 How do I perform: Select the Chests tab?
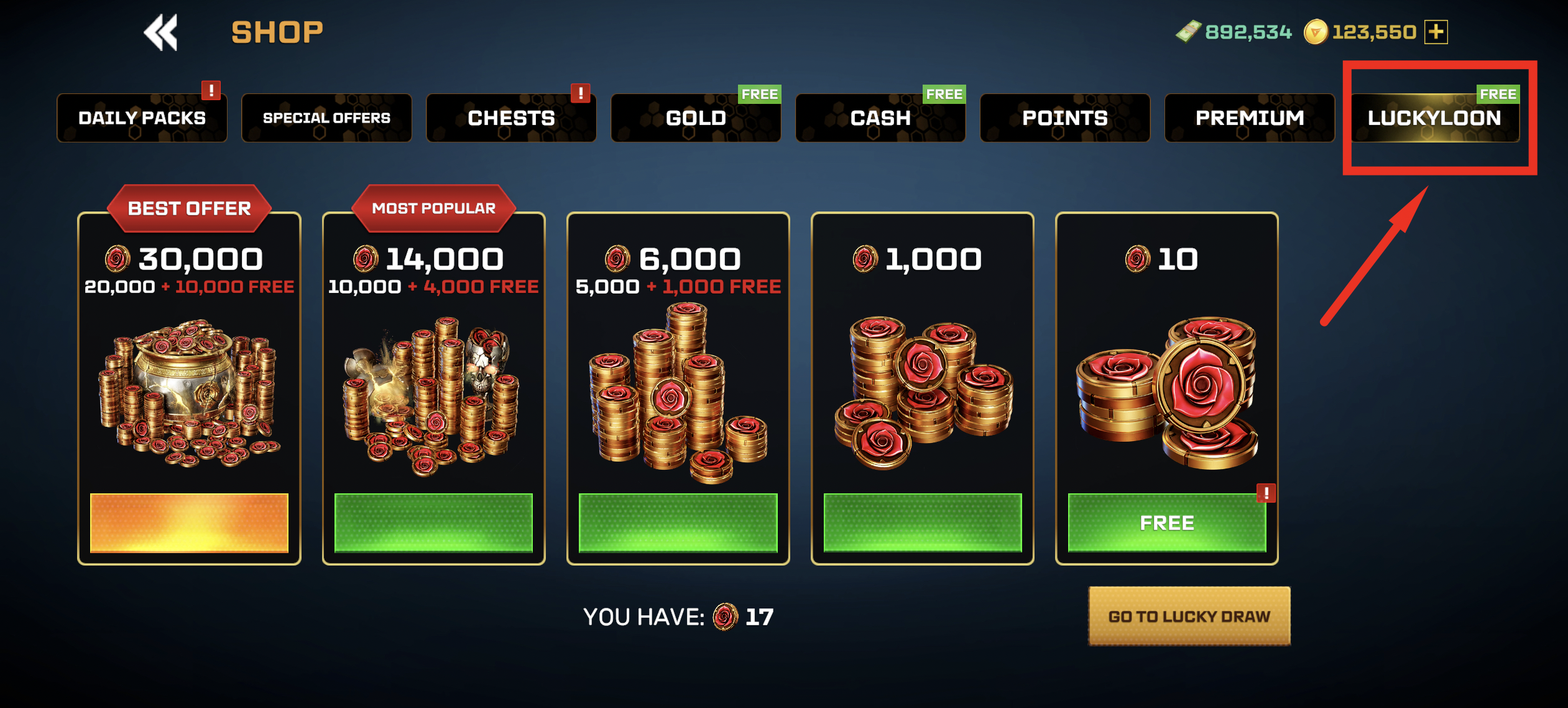click(x=511, y=118)
